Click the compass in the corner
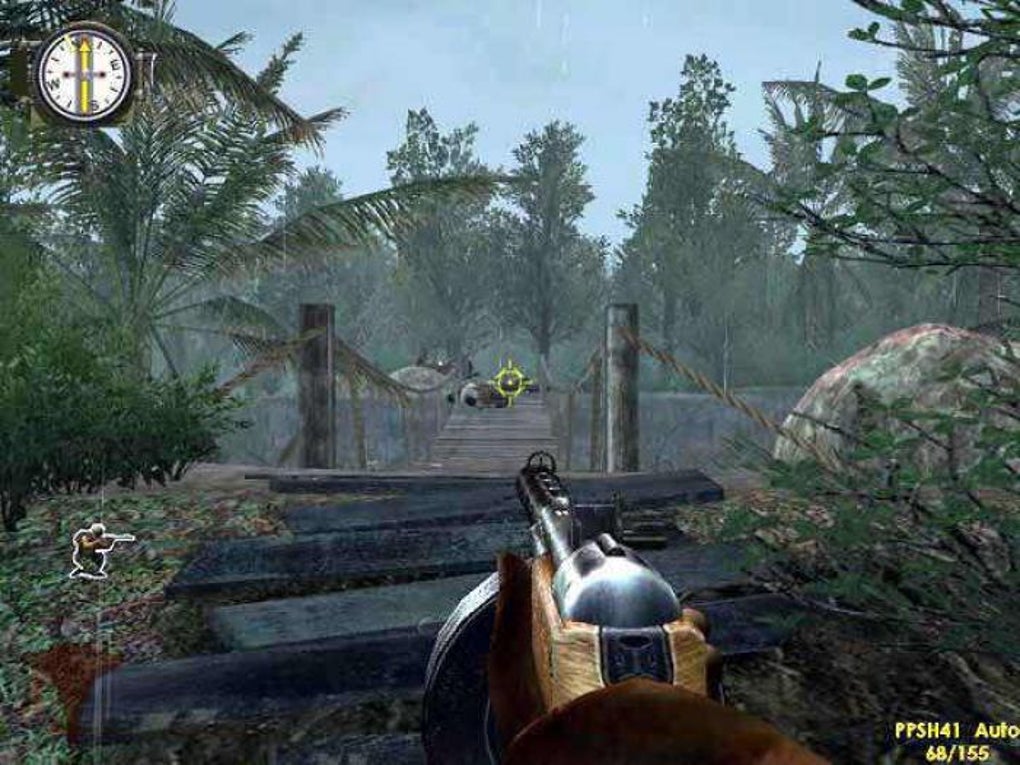Viewport: 1020px width, 765px height. 84,74
